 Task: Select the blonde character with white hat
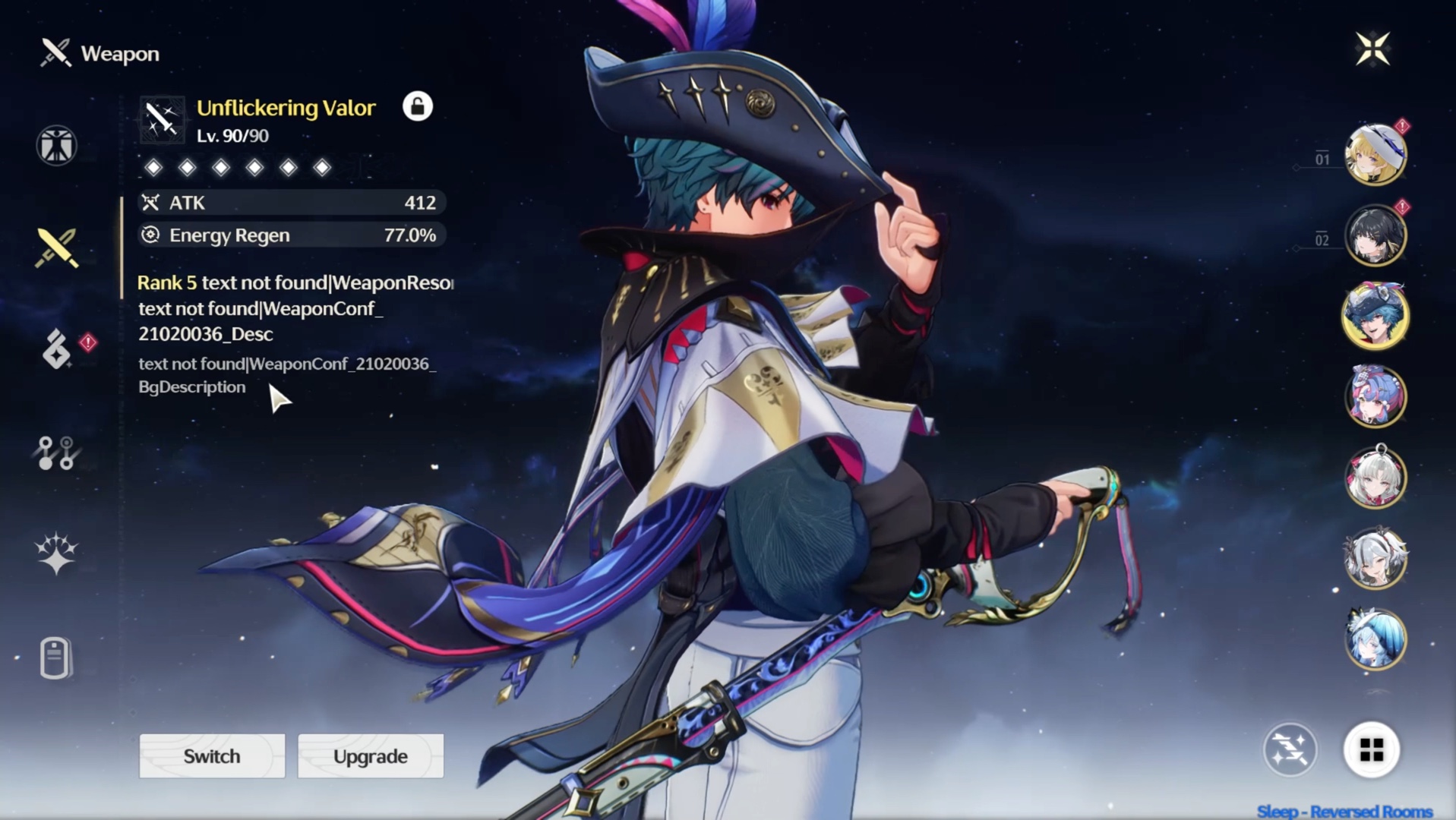1375,155
